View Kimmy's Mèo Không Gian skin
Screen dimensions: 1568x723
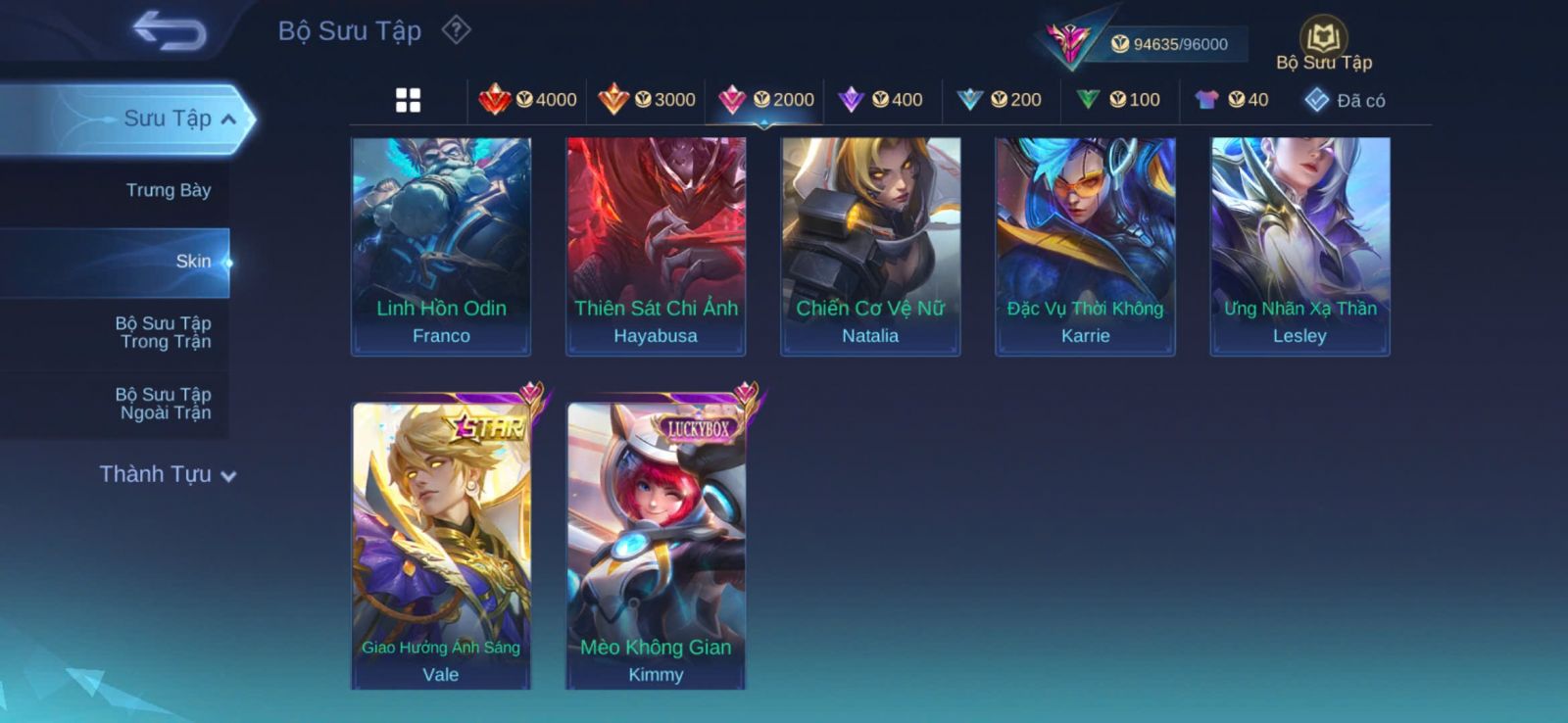pos(656,545)
